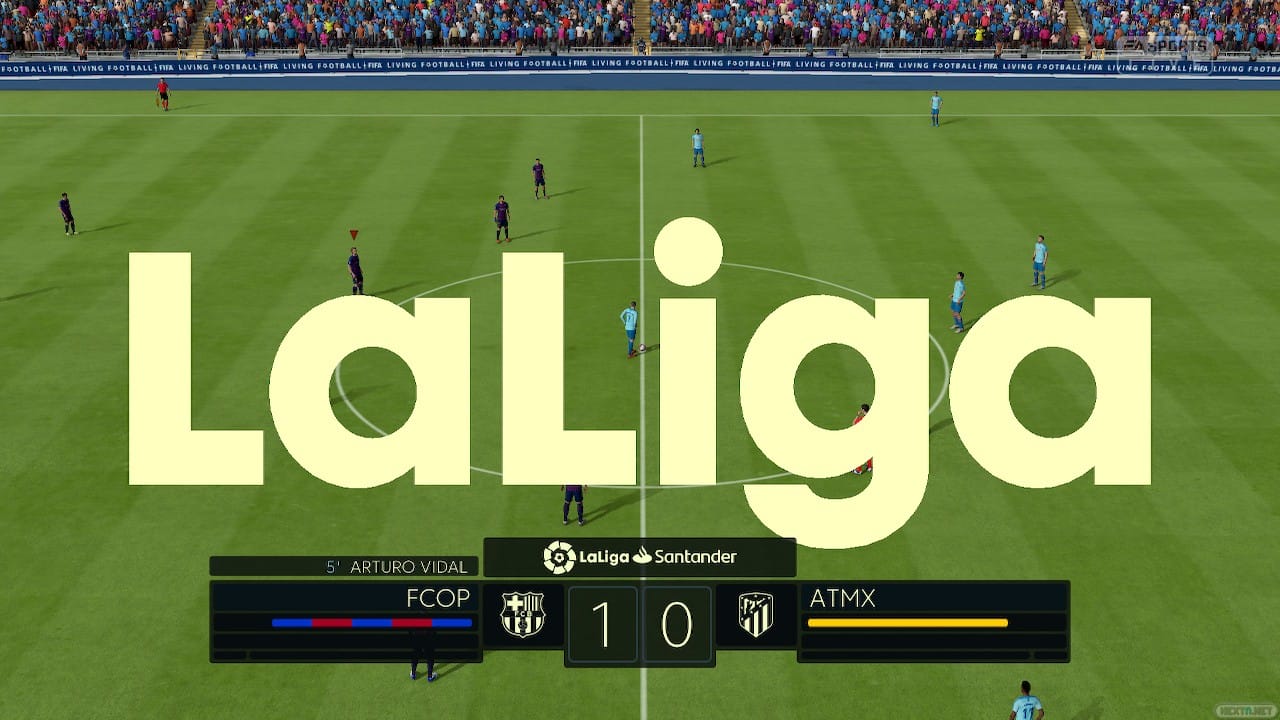The image size is (1280, 720).
Task: Click the LaLiga Santander sponsor banner
Action: click(x=638, y=557)
